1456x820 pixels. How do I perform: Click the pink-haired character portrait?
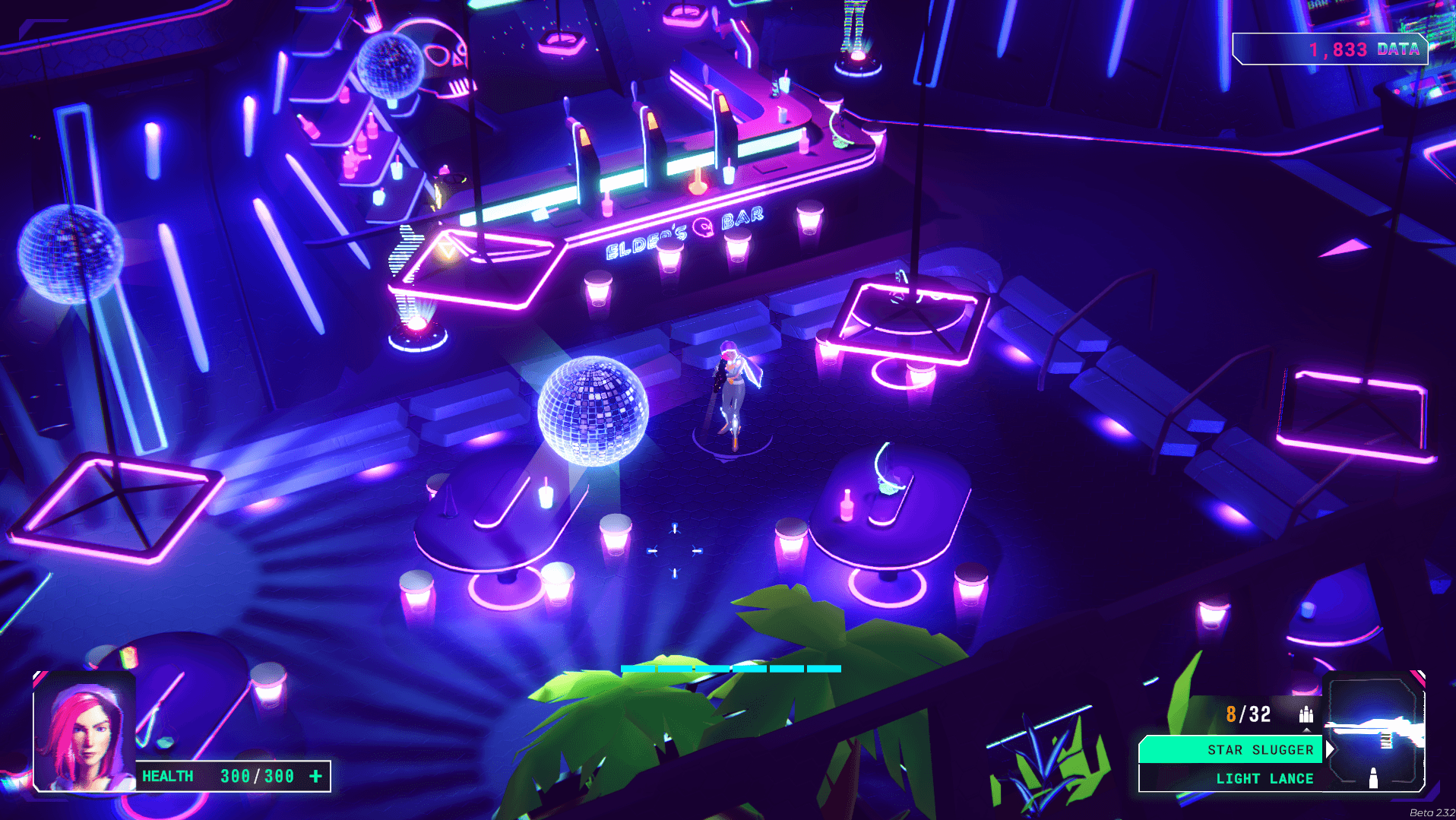coord(84,733)
